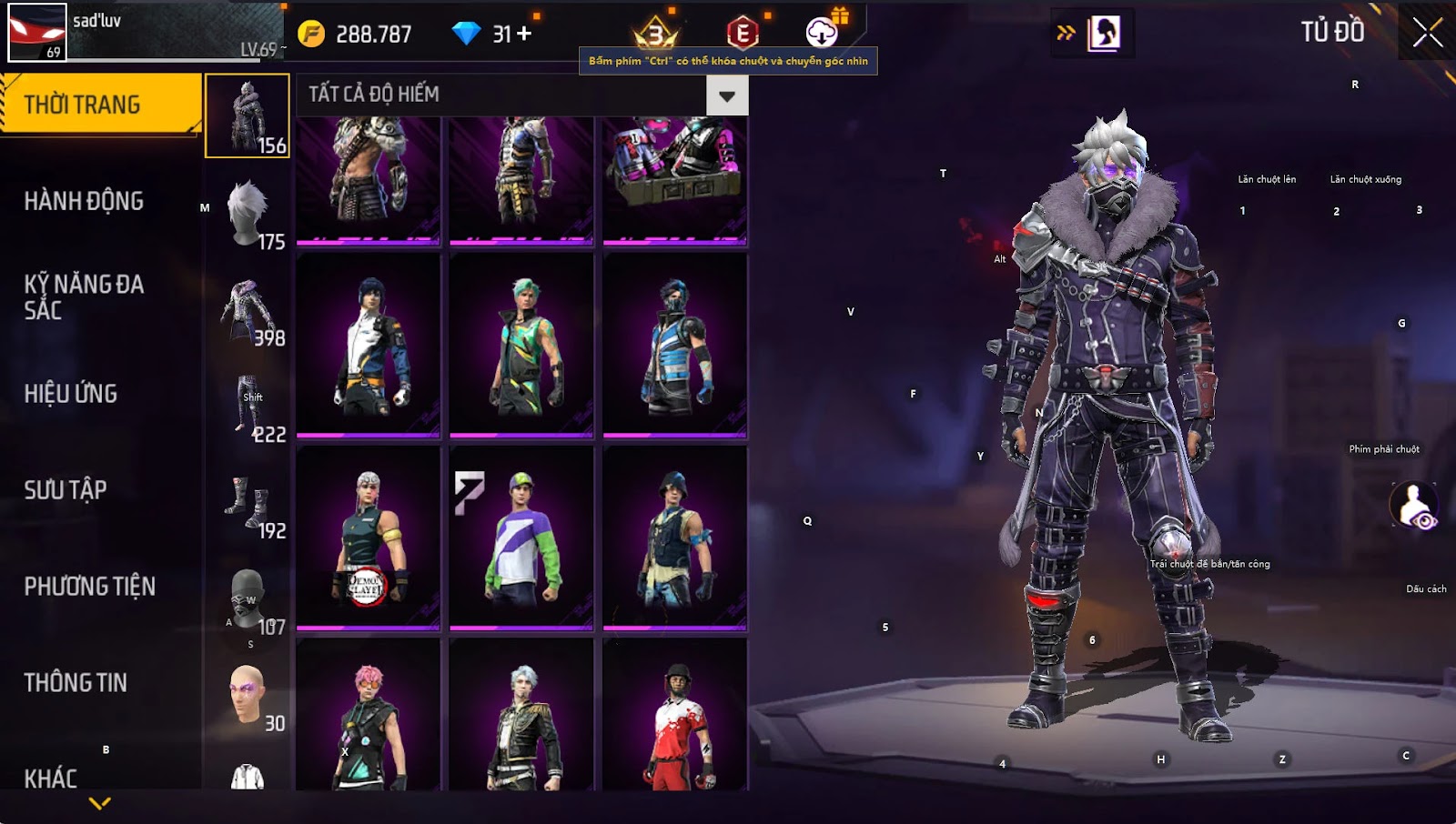Open the PHƯƠNG TIỆN category

coord(89,587)
